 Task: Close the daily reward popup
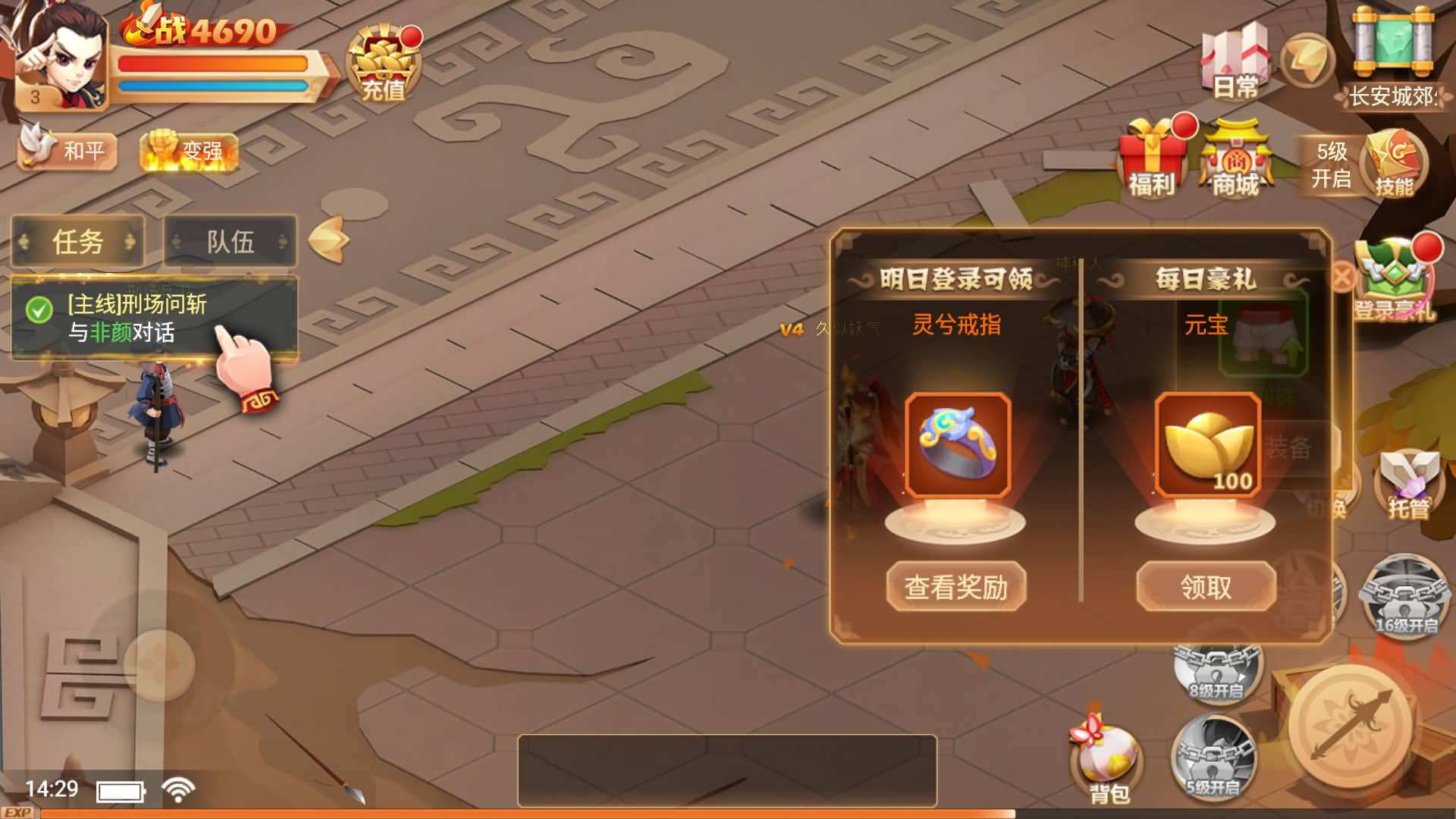pos(1342,277)
